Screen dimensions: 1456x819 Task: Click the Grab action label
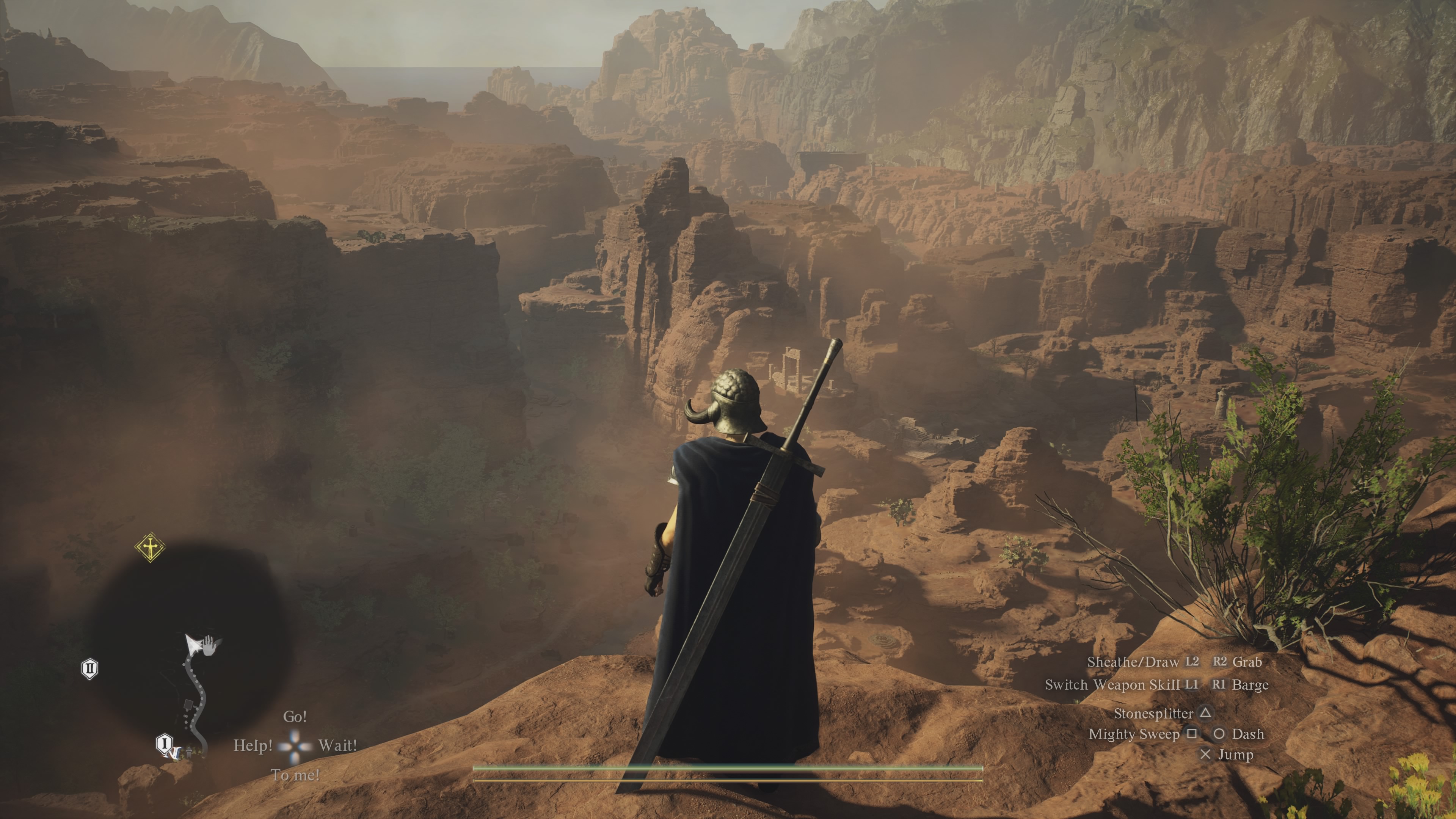tap(1247, 662)
